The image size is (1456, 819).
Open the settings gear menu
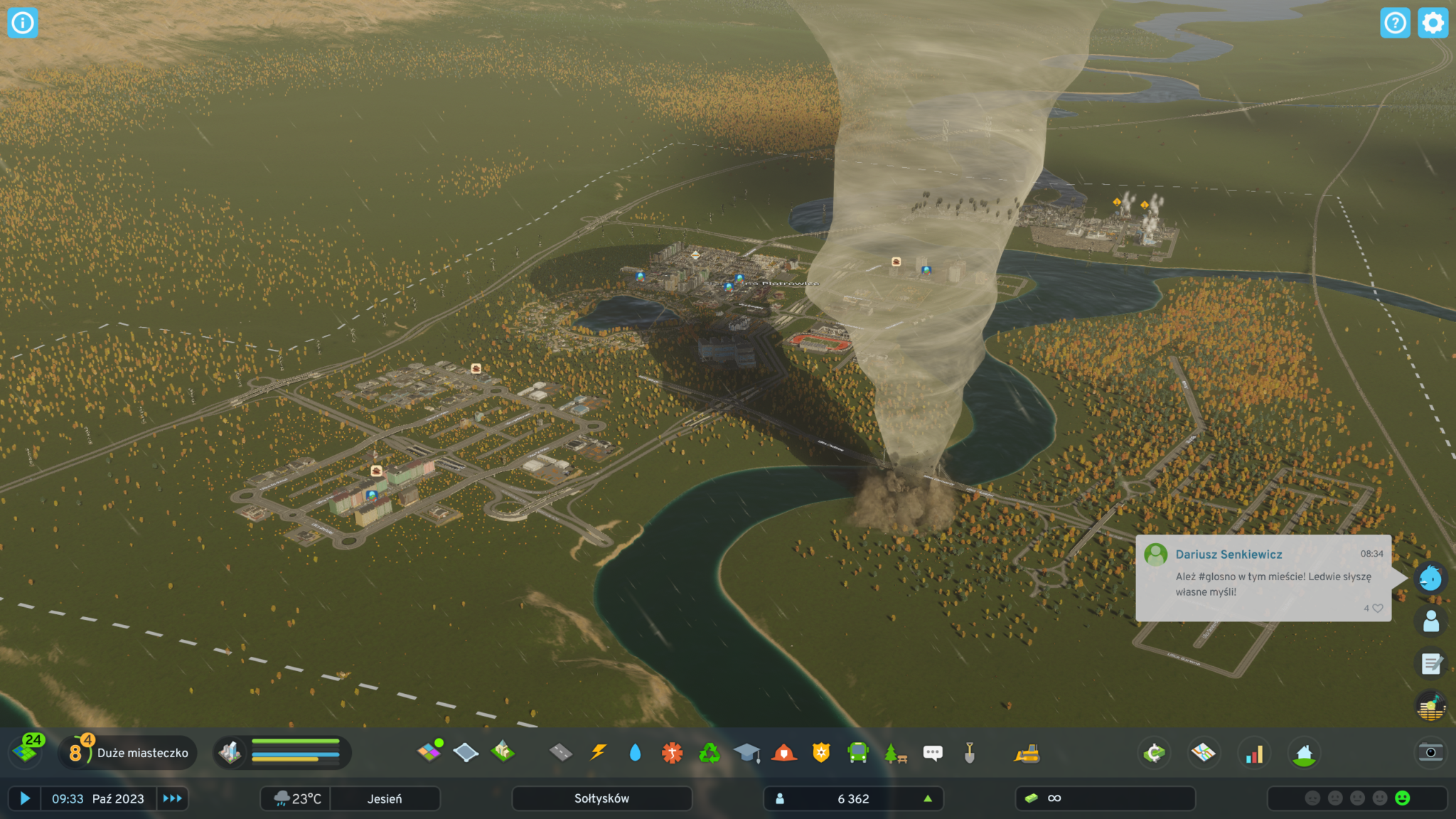1433,23
